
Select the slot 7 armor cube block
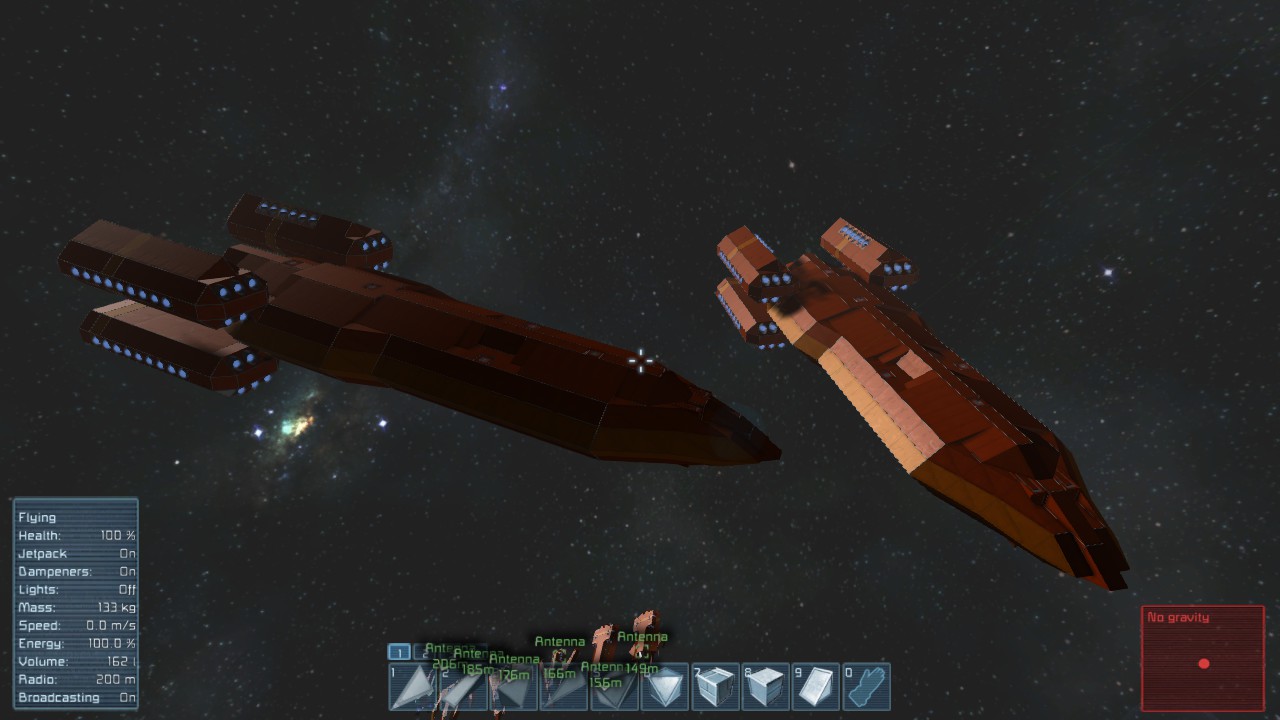point(716,687)
